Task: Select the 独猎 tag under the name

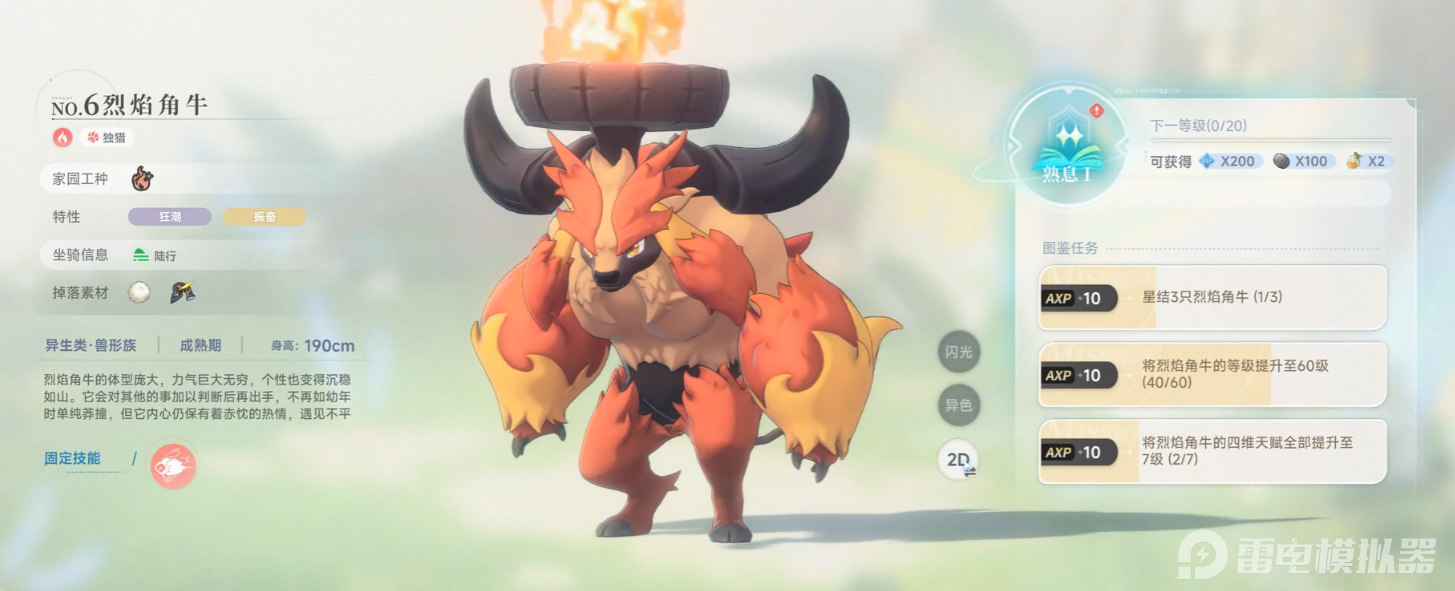Action: [107, 138]
